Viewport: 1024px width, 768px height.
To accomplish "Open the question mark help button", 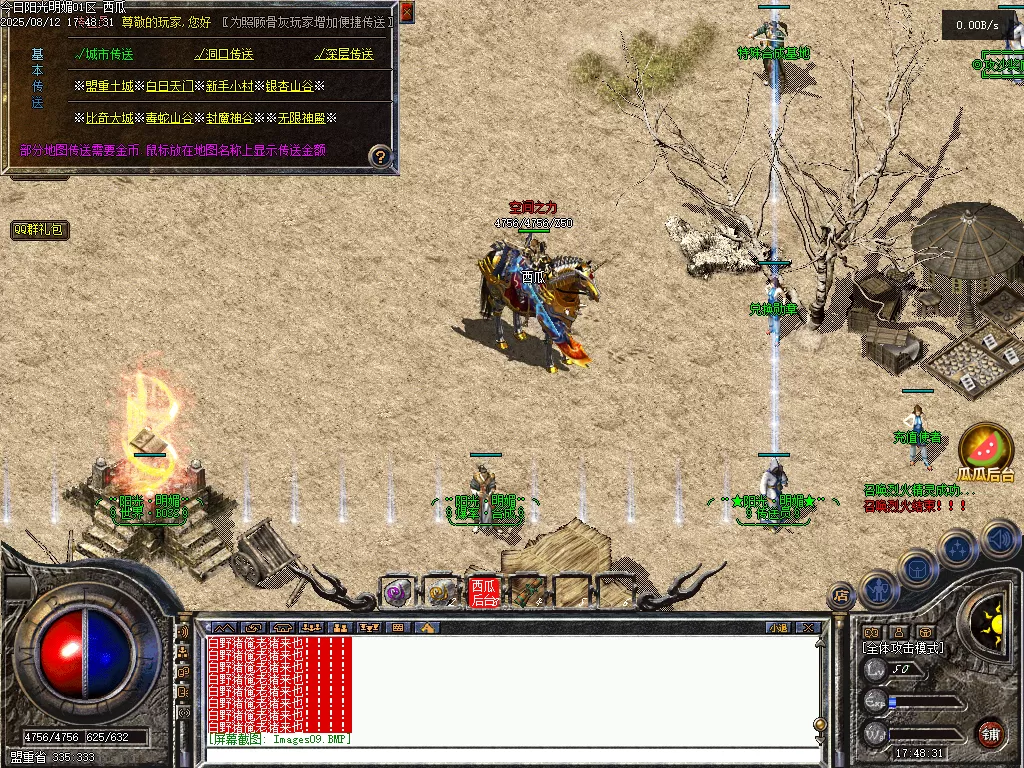I will click(x=380, y=156).
